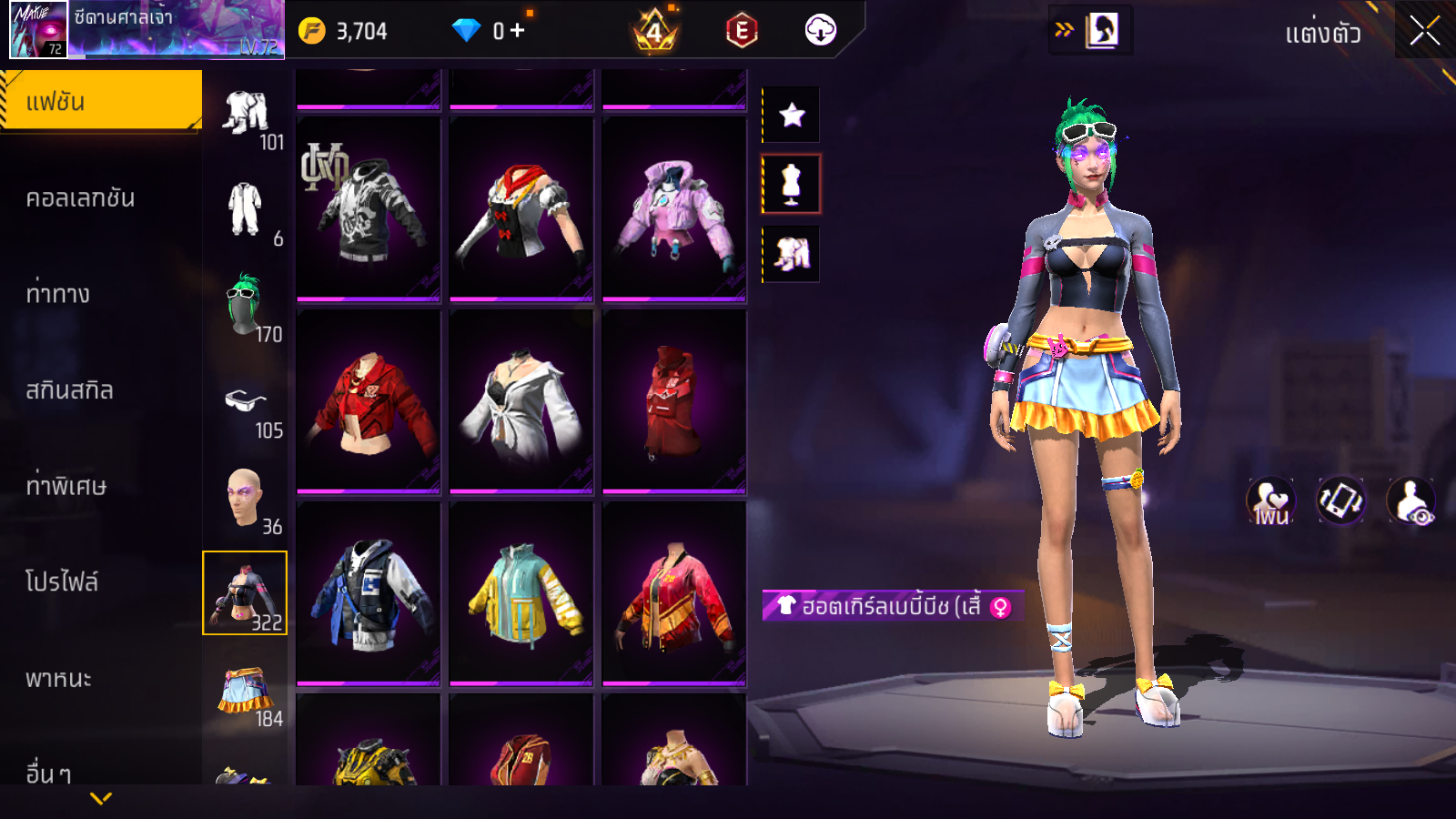Select the green hair head category
The width and height of the screenshot is (1456, 819).
[x=245, y=306]
